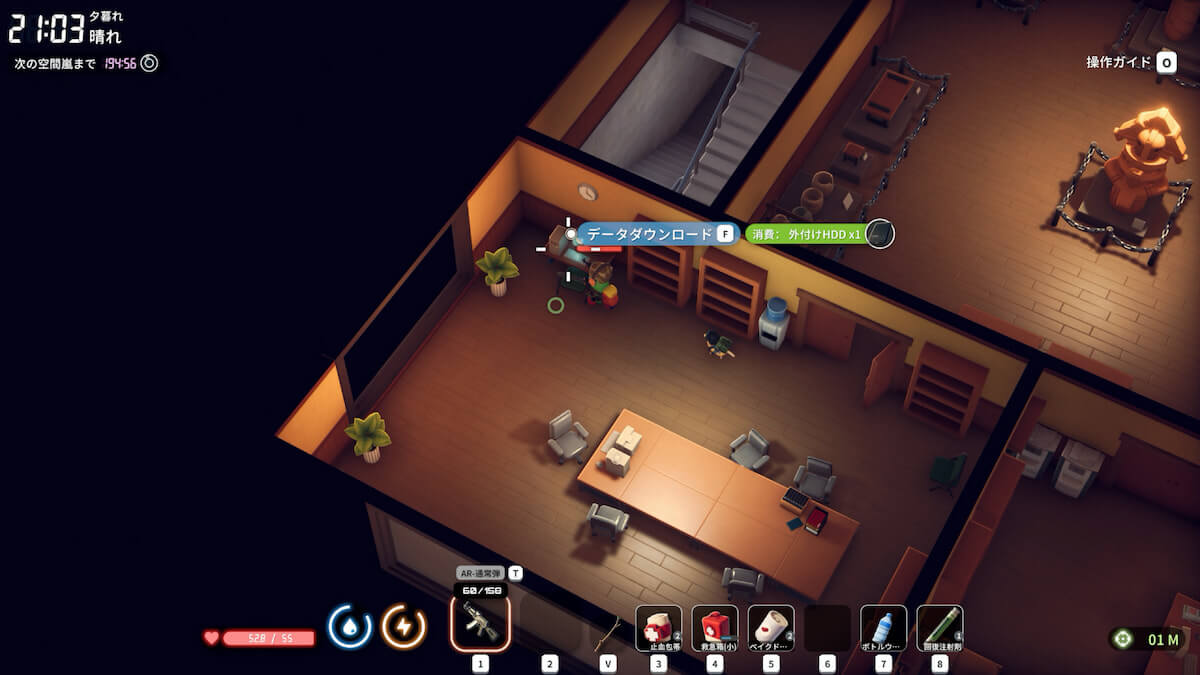Click the AR-通常弾 ammo type label

[480, 573]
